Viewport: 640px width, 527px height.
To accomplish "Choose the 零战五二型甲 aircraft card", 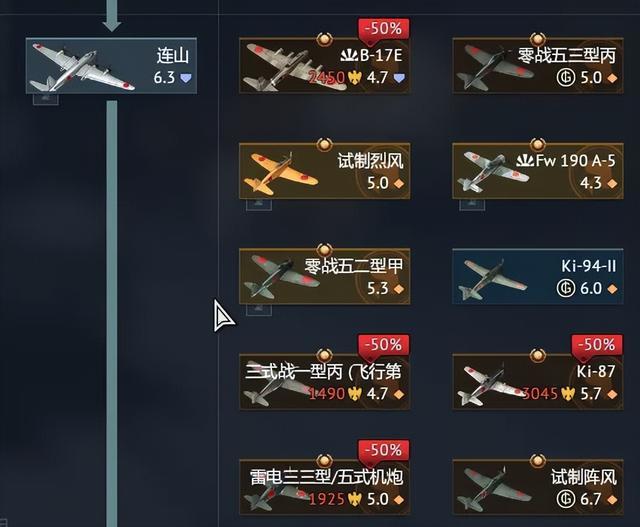I will [x=325, y=276].
